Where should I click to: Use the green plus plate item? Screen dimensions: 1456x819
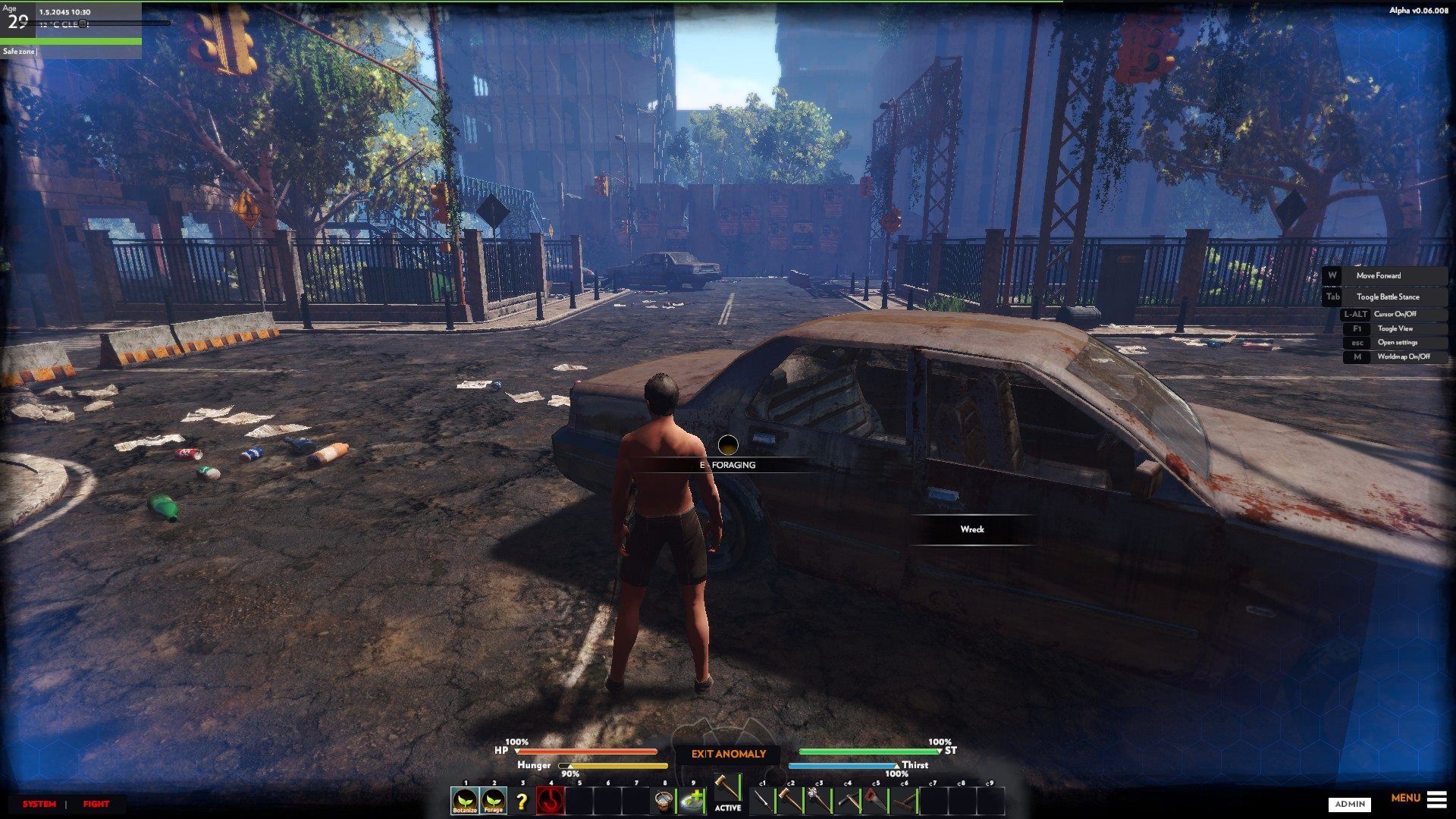692,801
